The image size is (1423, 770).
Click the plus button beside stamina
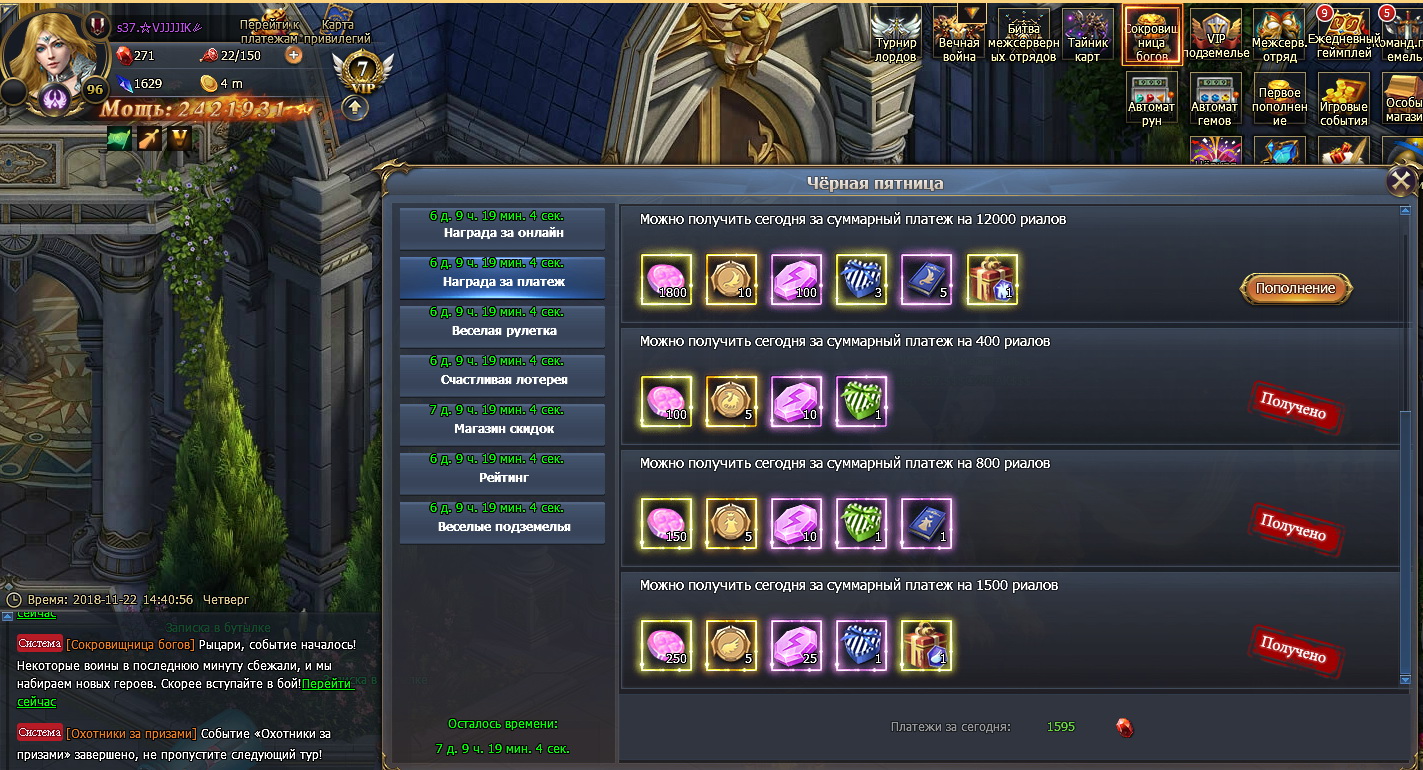click(x=294, y=55)
